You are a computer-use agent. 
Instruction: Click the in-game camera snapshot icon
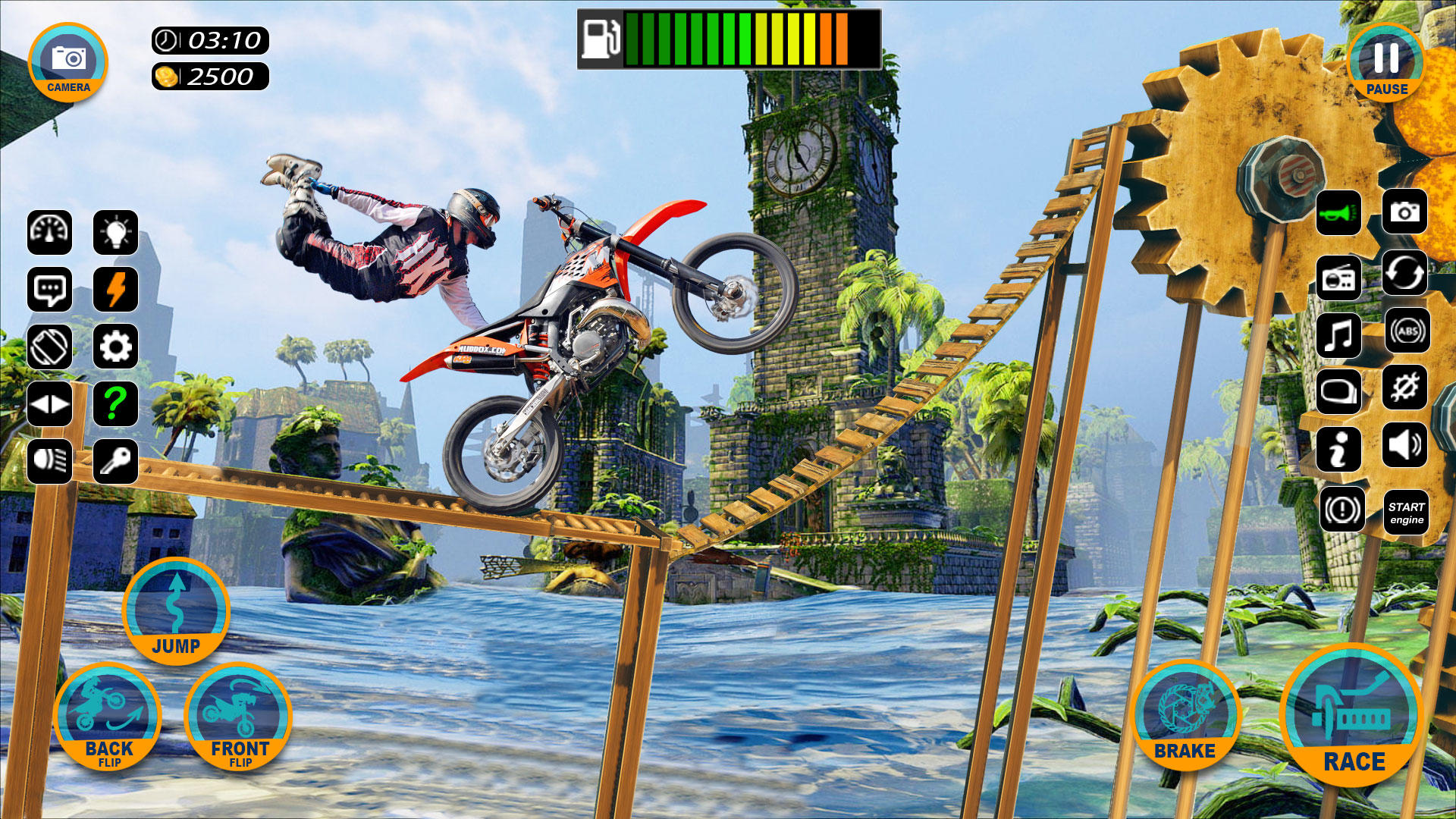tap(1405, 212)
